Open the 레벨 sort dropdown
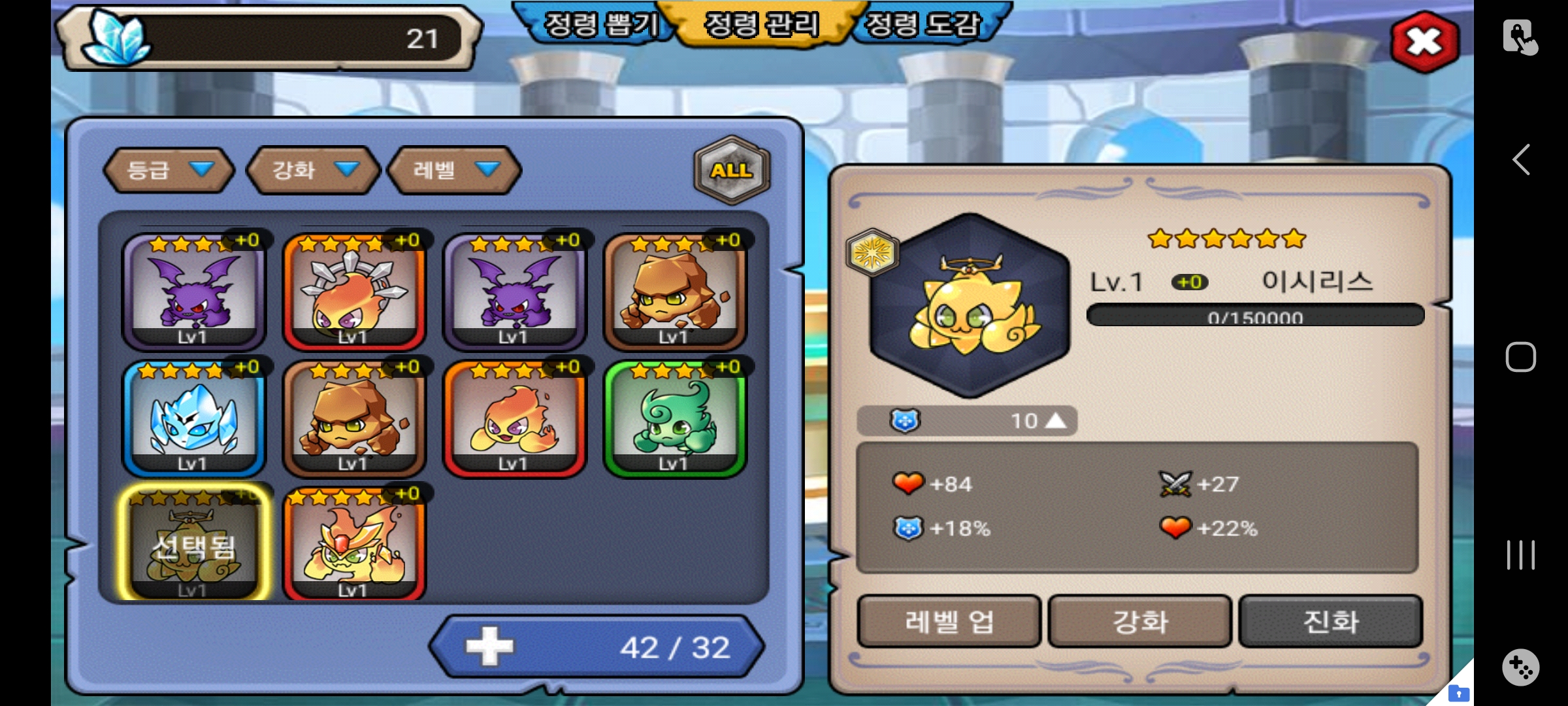The image size is (1568, 706). pos(455,170)
